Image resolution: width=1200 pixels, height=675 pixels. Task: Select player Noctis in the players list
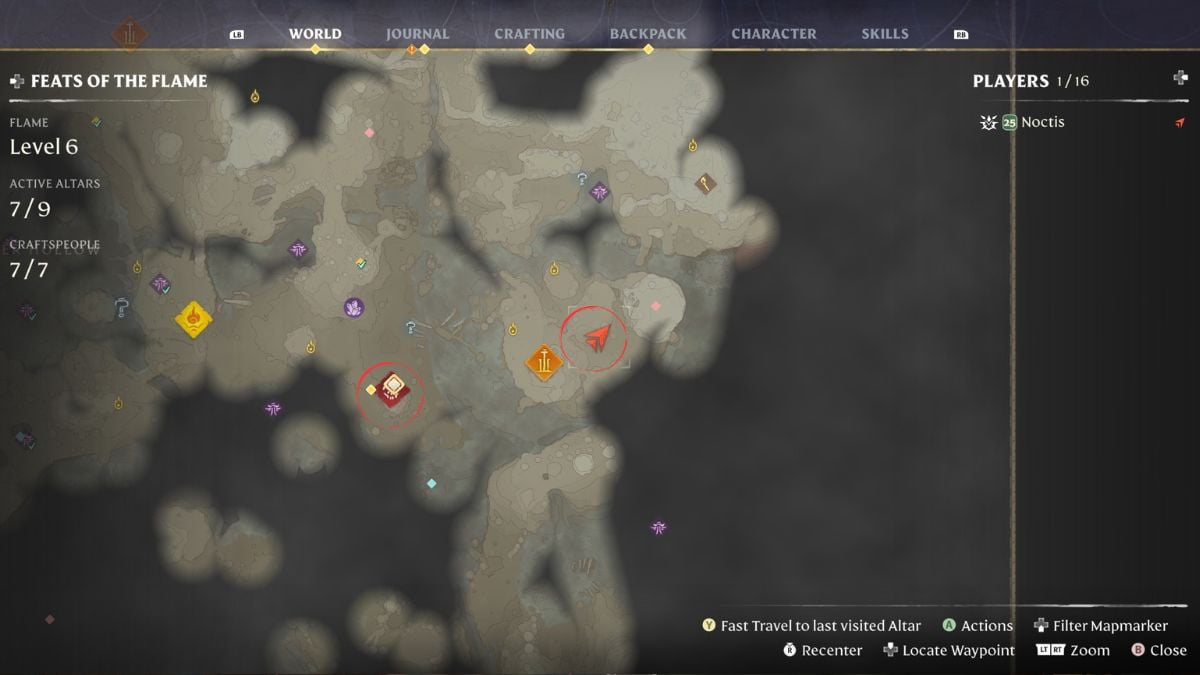(x=1042, y=122)
